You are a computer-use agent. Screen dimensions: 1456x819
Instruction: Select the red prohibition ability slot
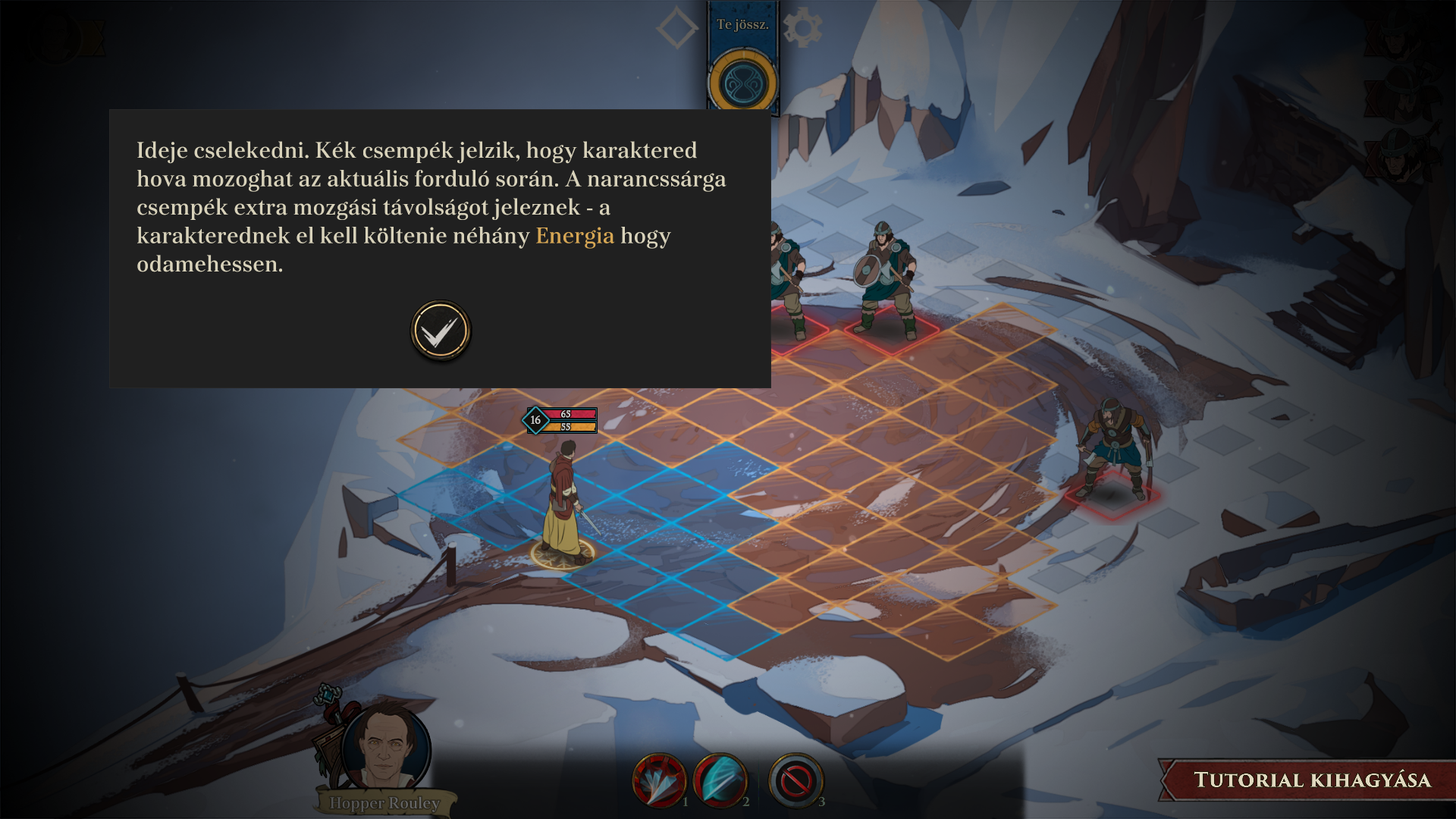point(795,780)
